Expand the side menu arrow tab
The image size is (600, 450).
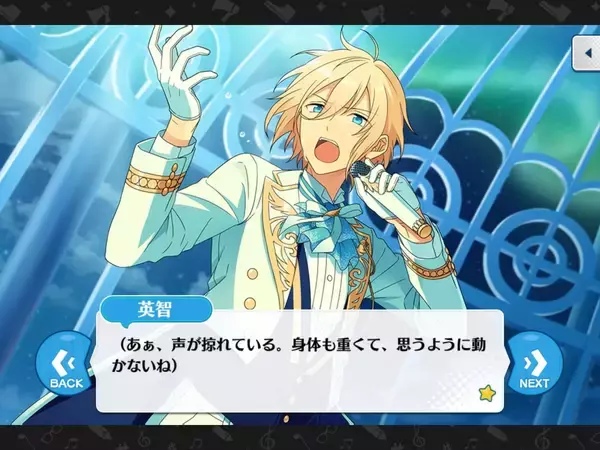pos(585,53)
